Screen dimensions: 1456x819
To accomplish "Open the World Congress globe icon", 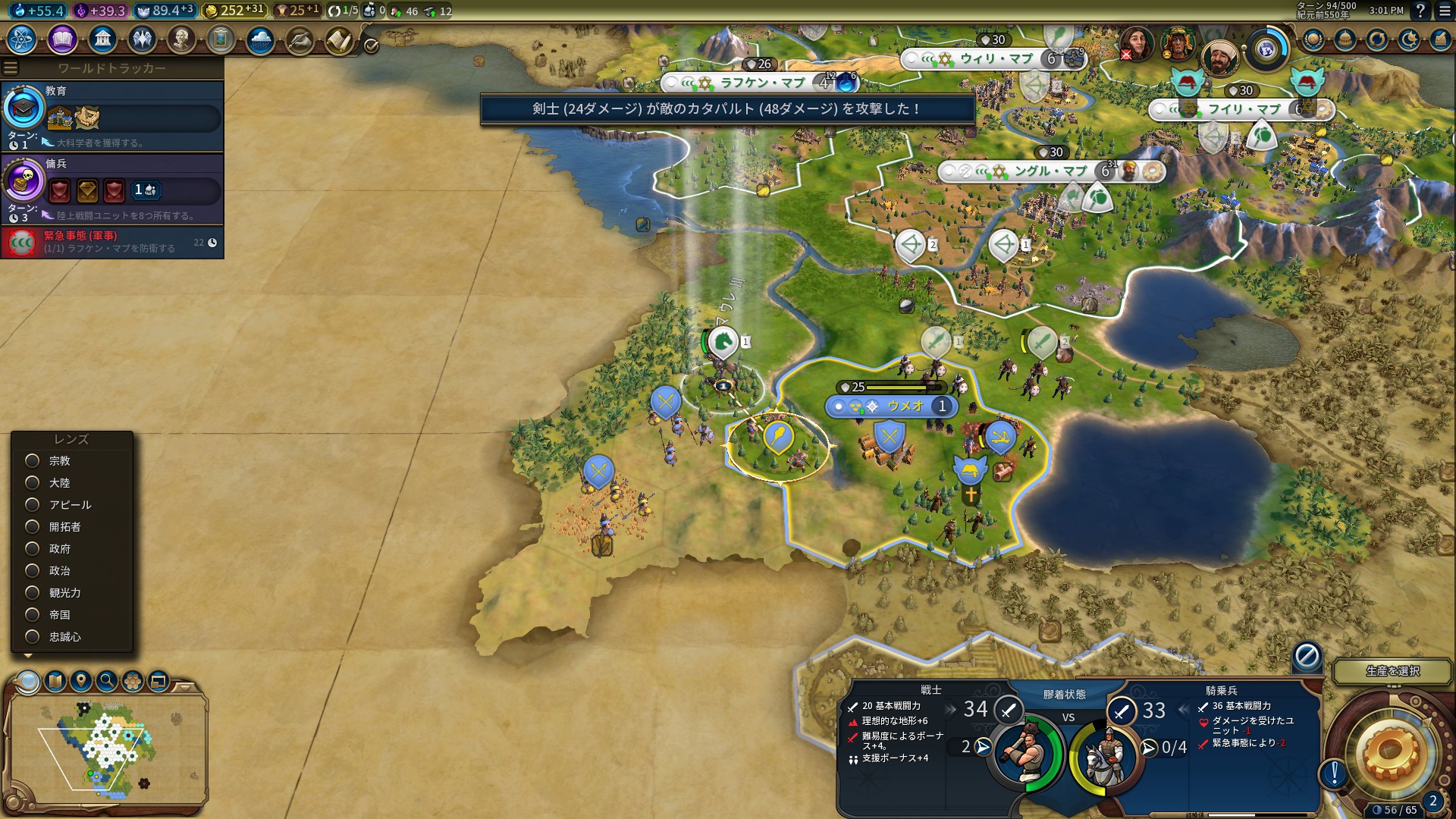I will (1266, 49).
